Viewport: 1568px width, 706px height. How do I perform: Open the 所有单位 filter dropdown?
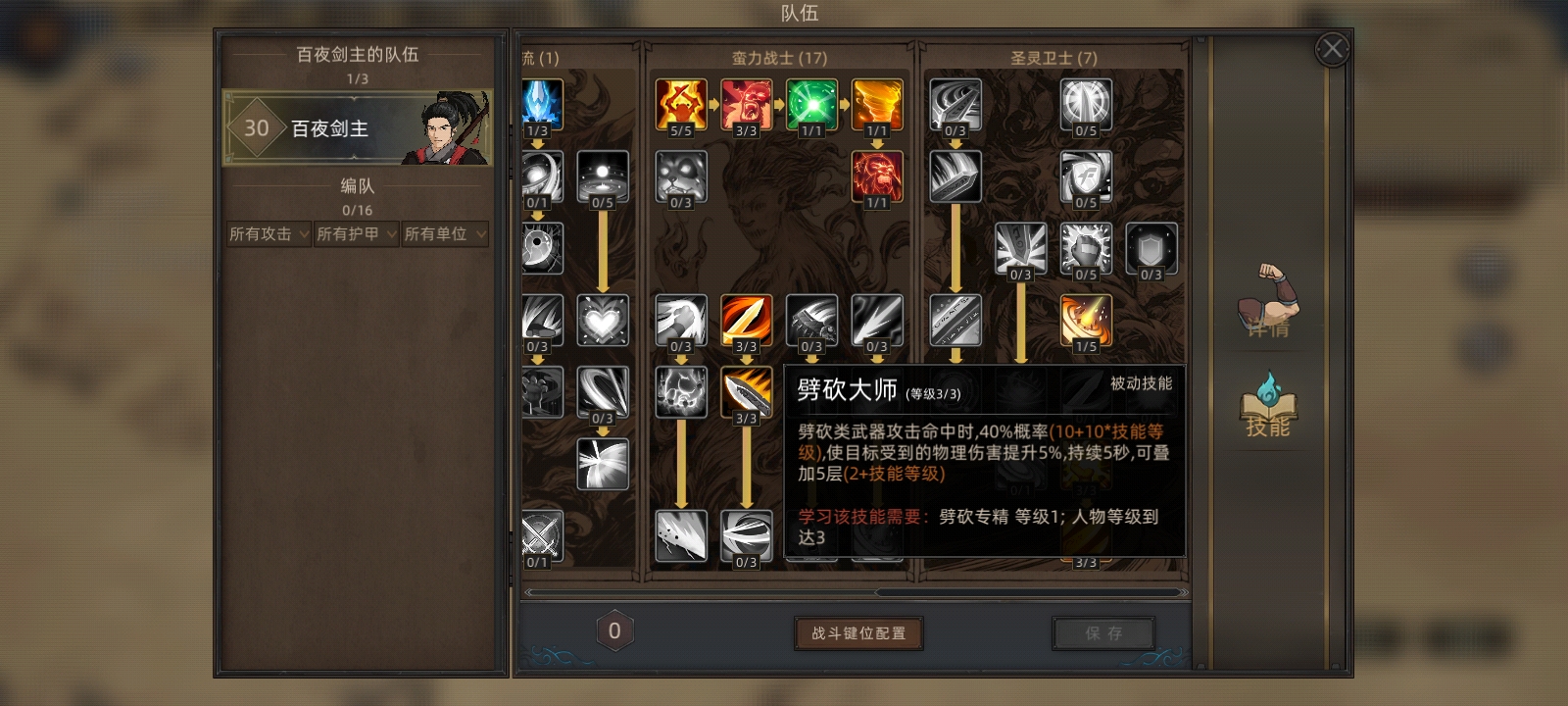click(444, 234)
